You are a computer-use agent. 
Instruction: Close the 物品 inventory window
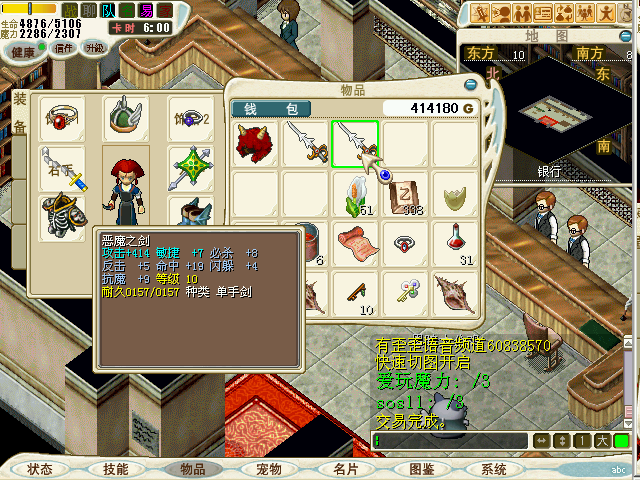click(471, 85)
